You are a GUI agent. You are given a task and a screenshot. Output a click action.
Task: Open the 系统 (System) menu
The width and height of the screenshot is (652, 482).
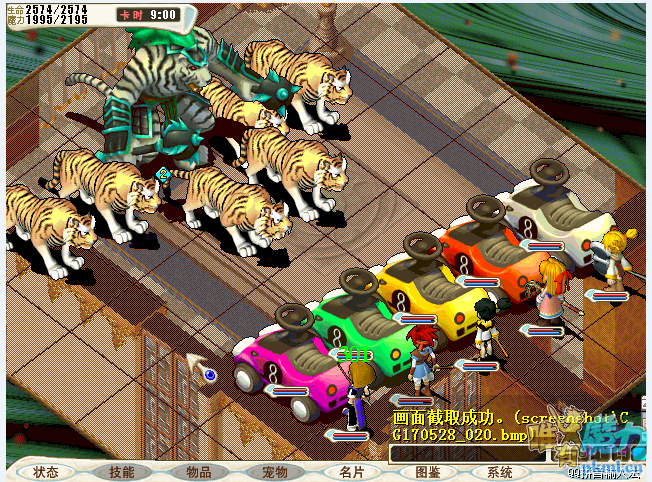coord(500,472)
